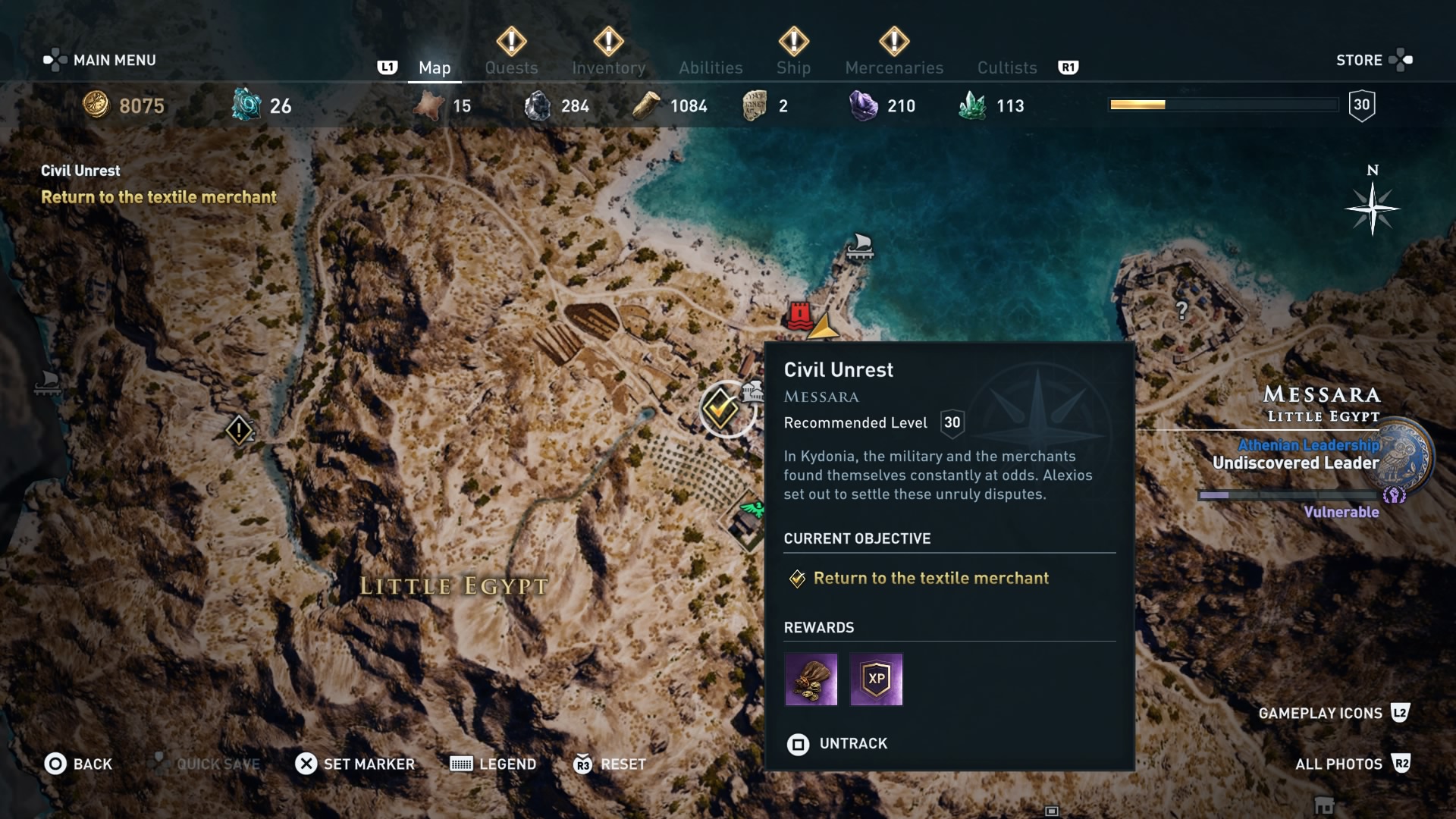The height and width of the screenshot is (819, 1456).
Task: Click the drachmae currency icon
Action: (97, 105)
